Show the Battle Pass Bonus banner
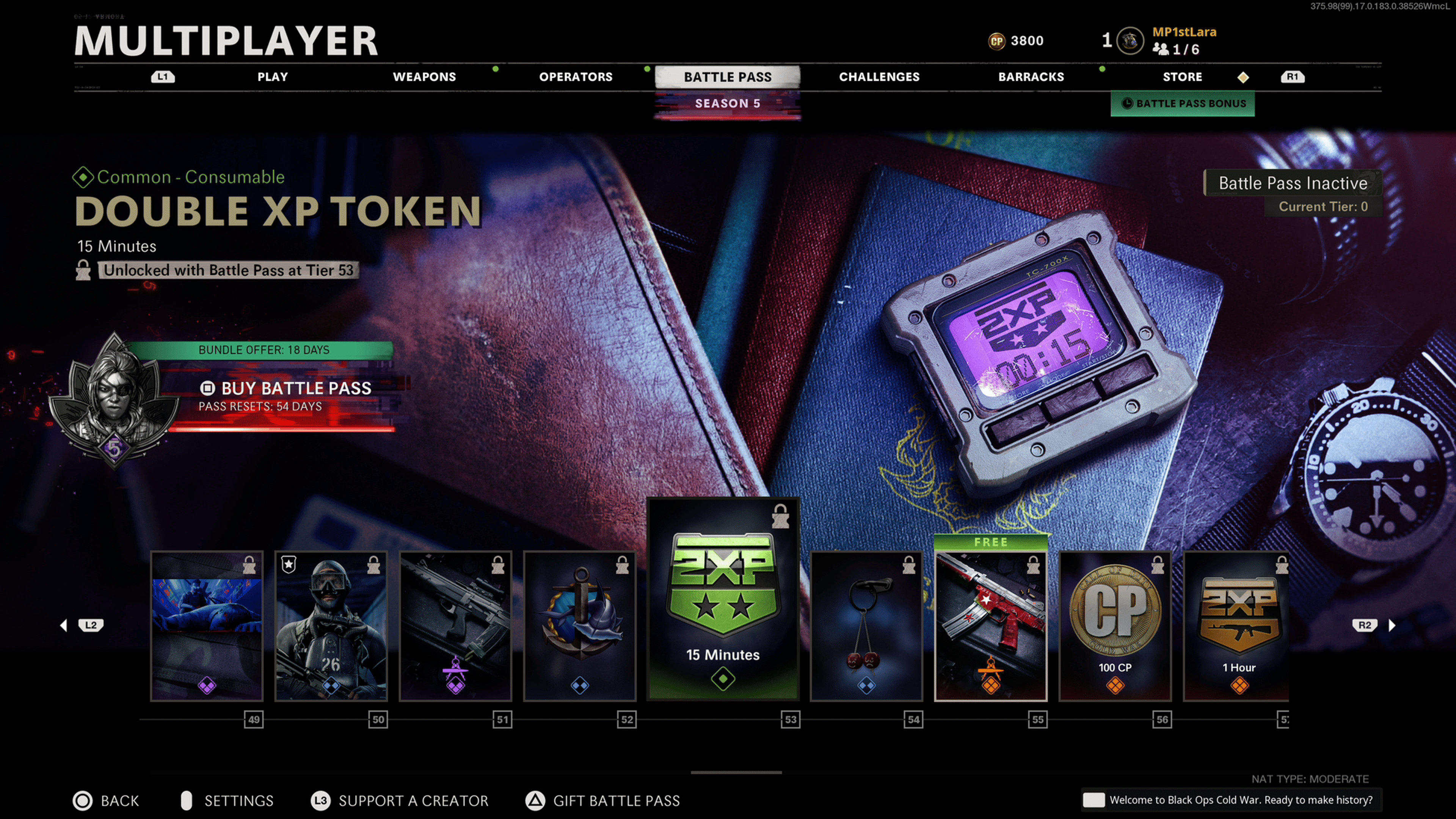1456x819 pixels. point(1183,104)
